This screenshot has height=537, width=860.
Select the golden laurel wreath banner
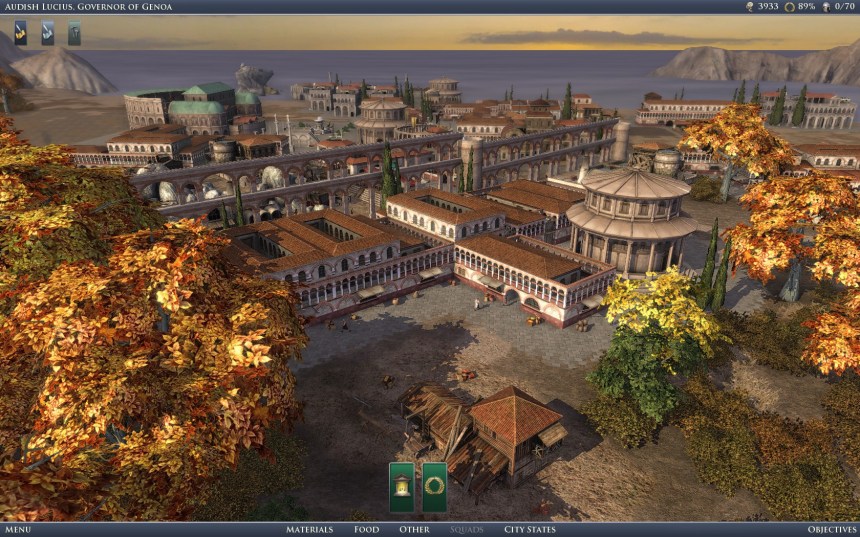click(434, 487)
